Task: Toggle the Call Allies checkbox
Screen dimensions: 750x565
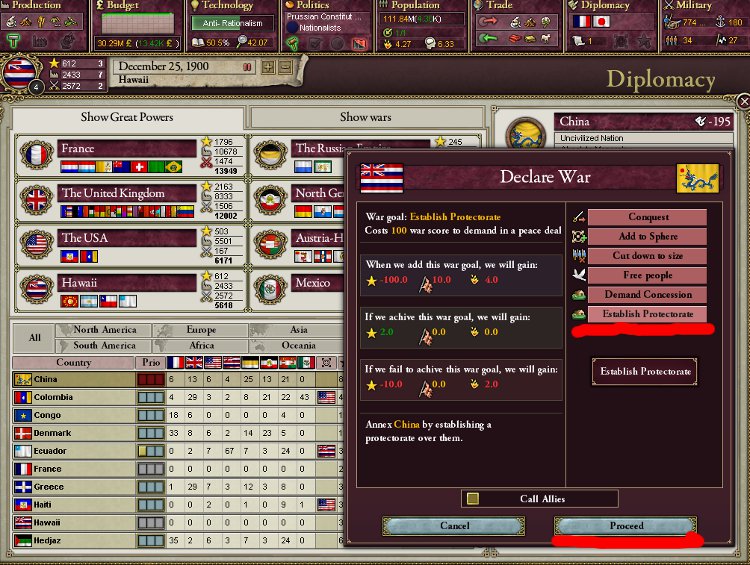Action: pos(474,498)
